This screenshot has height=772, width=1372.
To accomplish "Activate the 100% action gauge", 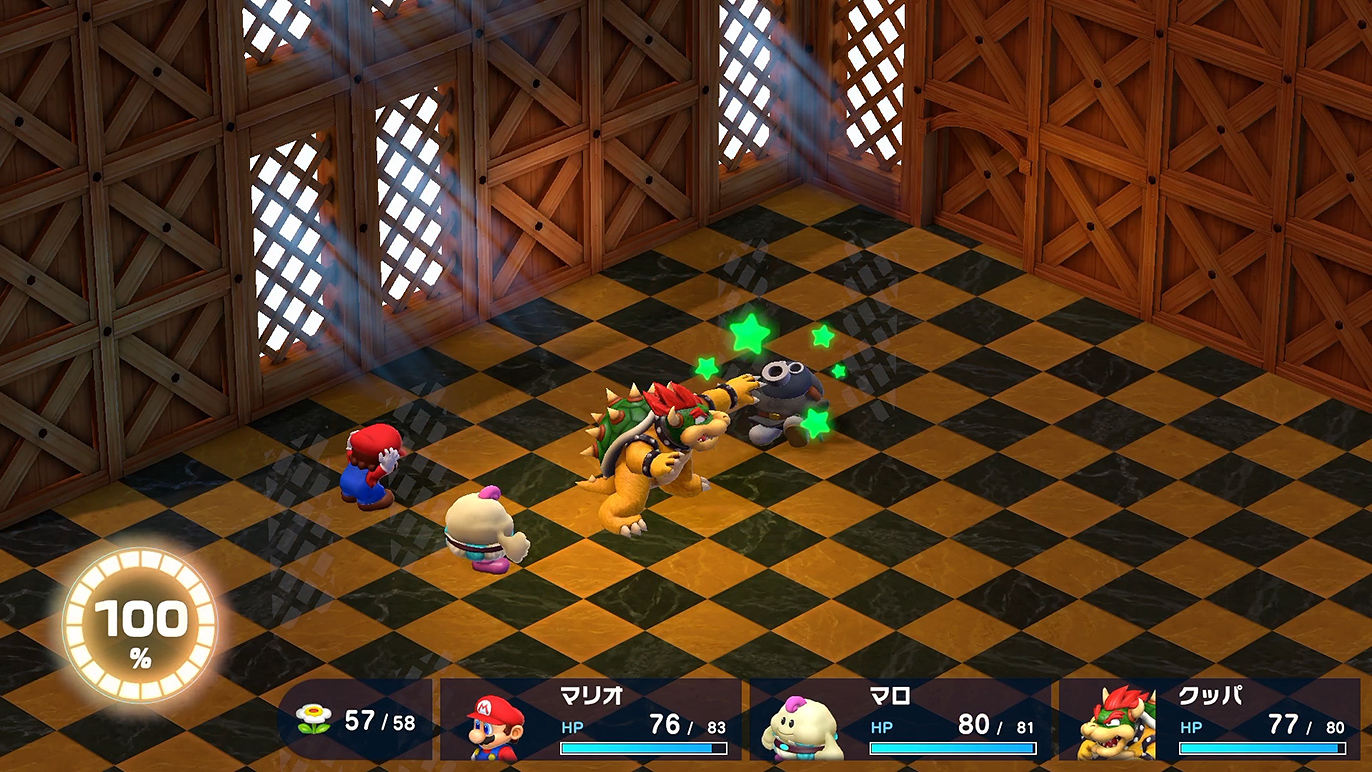I will (x=140, y=623).
